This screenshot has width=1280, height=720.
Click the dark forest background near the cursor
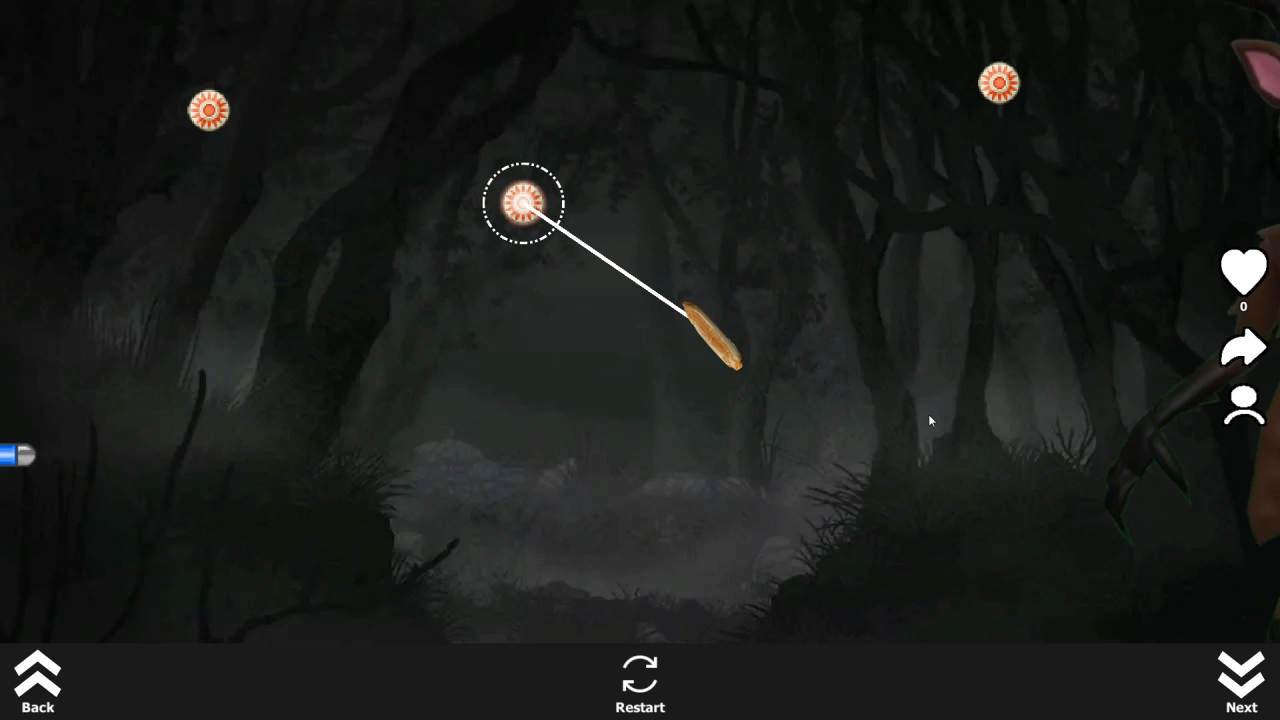[x=930, y=421]
